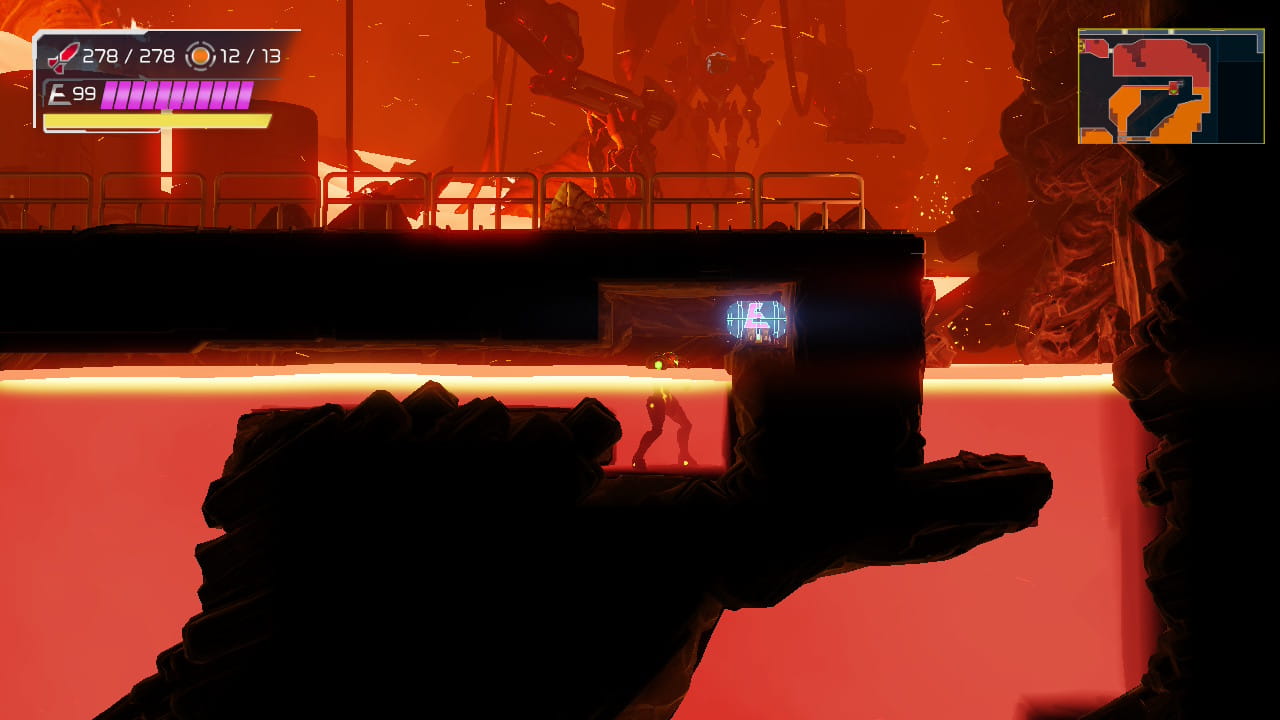Click the pink map icon at the minimap's top-left
1280x720 pixels.
[1087, 44]
